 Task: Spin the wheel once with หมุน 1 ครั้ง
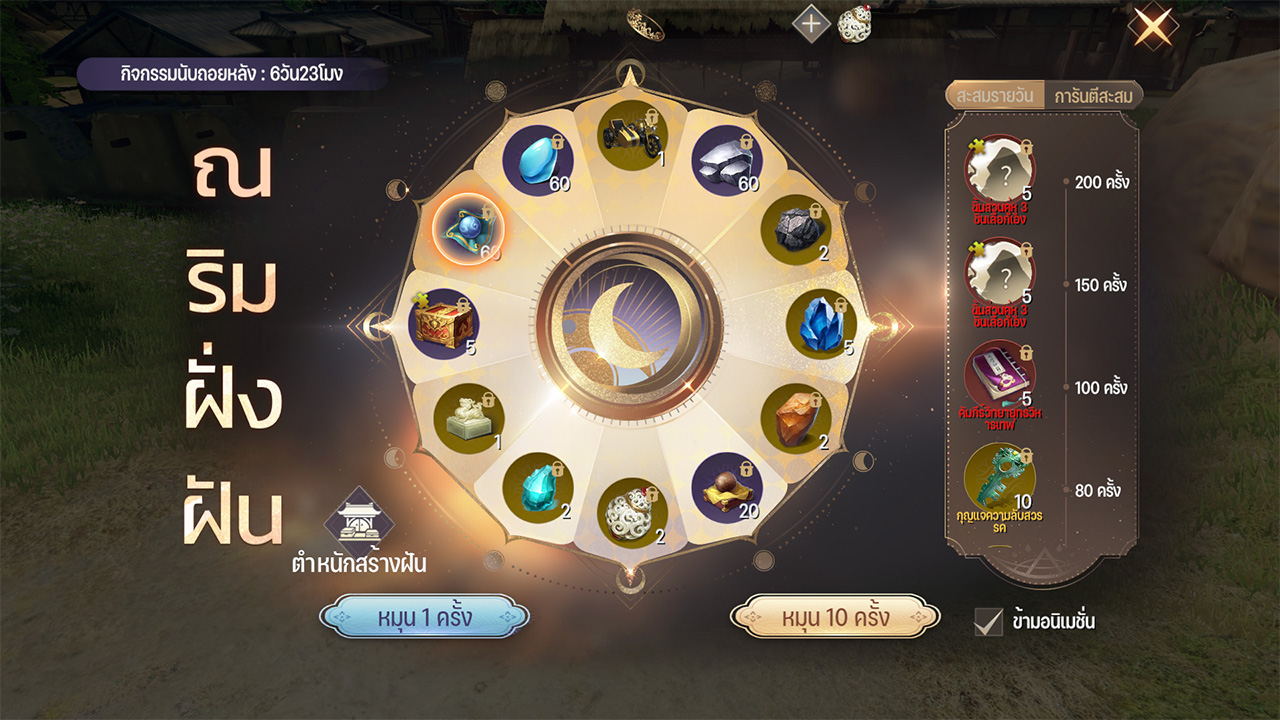tap(424, 617)
